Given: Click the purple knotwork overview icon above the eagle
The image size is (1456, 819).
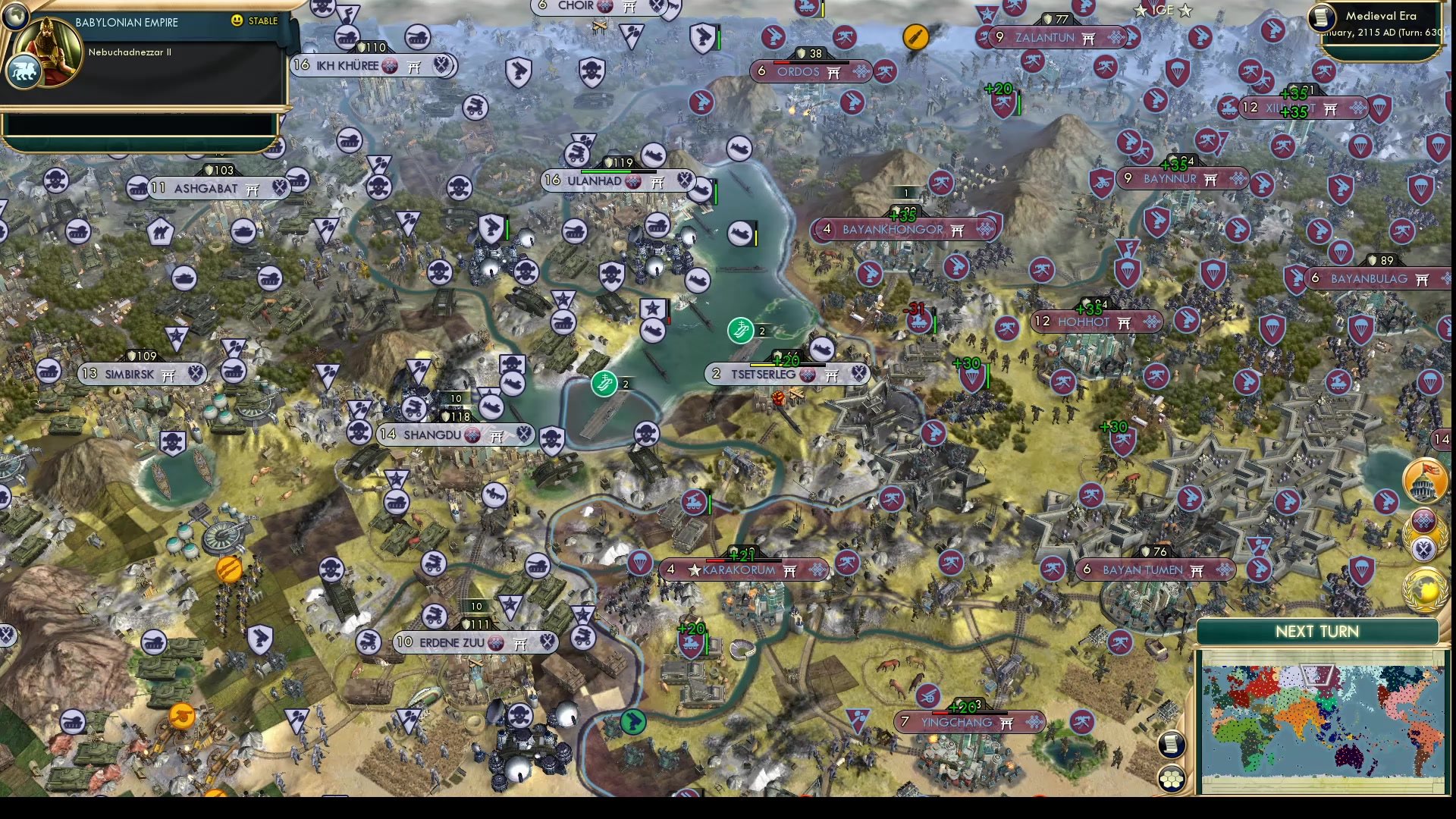Looking at the screenshot, I should [1423, 519].
